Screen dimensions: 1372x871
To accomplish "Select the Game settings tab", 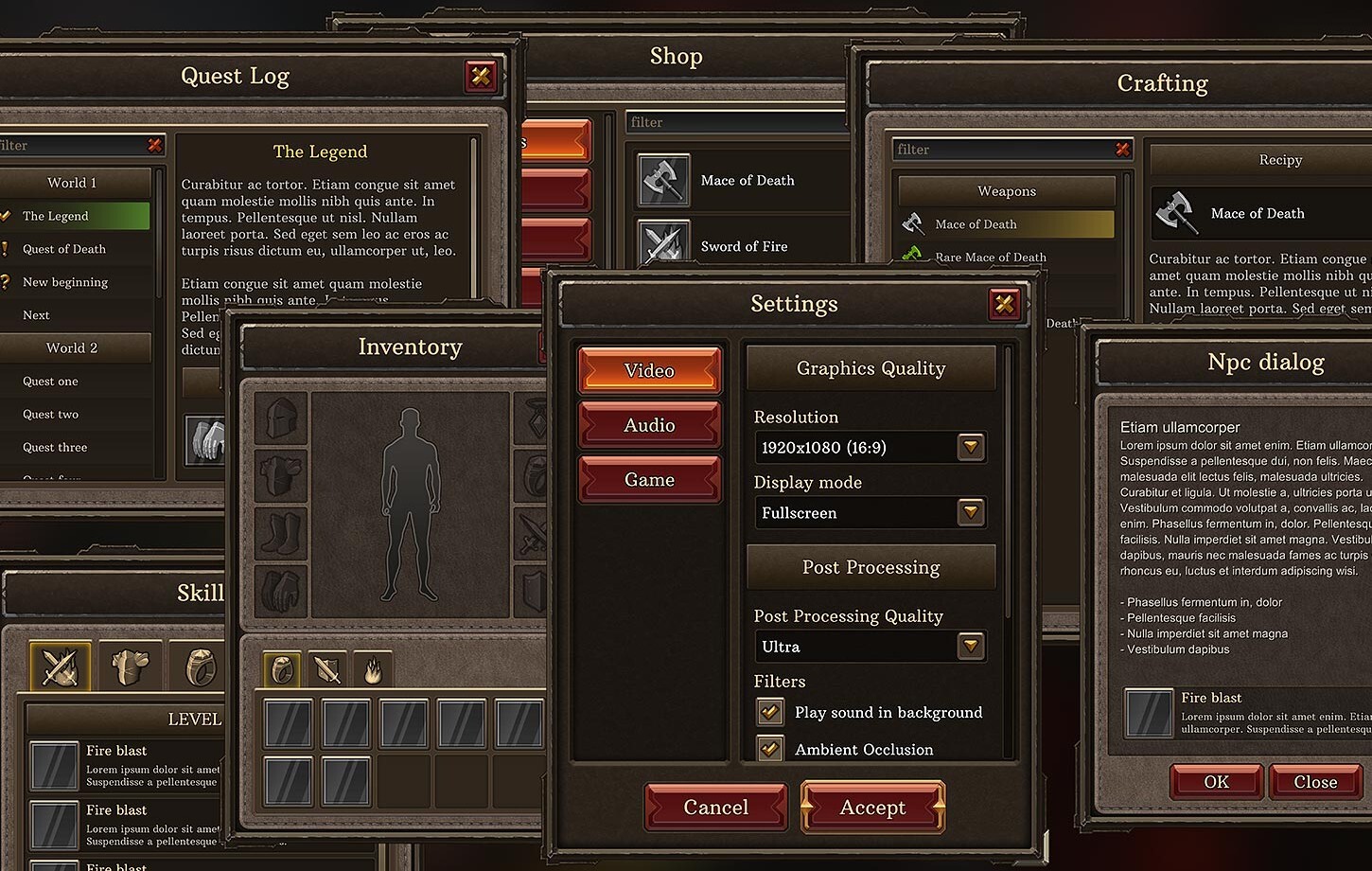I will coord(649,478).
